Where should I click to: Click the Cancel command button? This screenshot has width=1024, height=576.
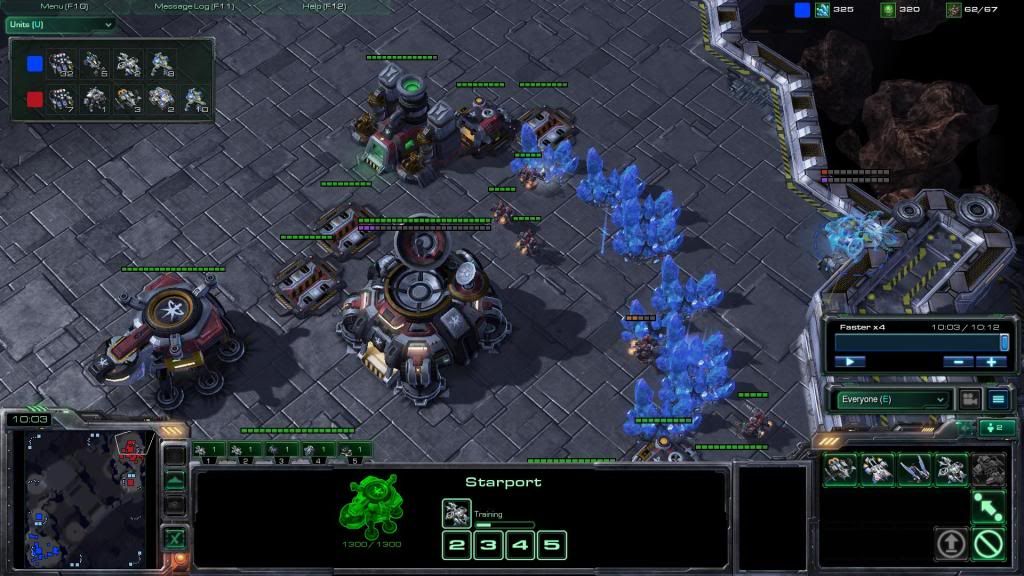(x=989, y=544)
